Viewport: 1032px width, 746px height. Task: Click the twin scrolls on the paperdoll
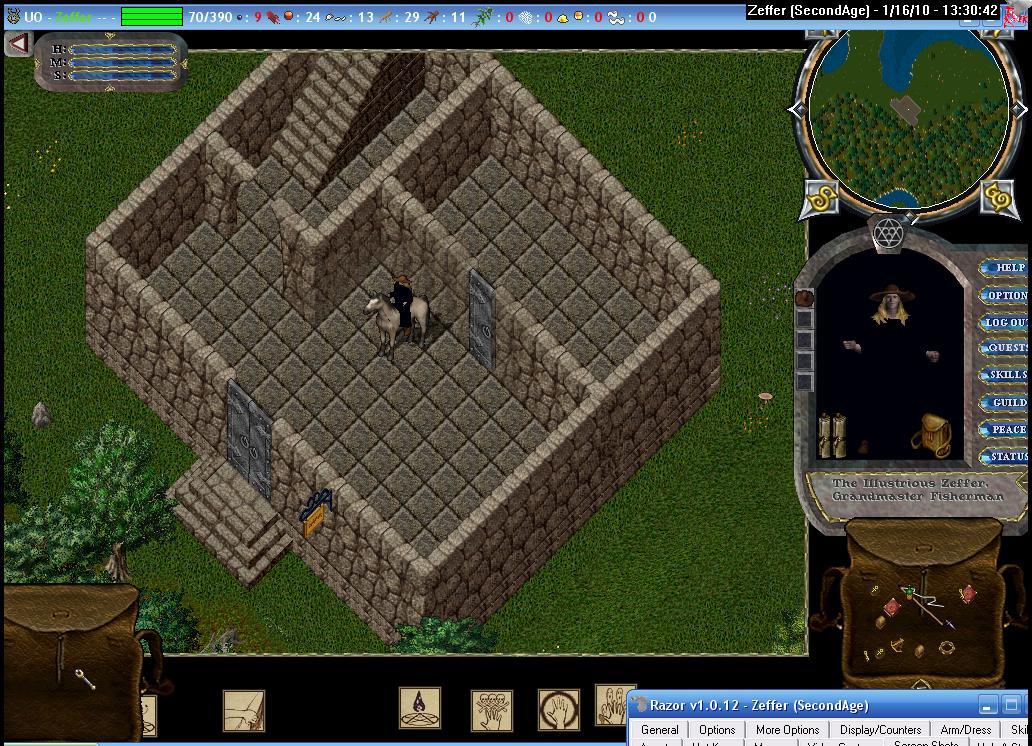coord(832,435)
